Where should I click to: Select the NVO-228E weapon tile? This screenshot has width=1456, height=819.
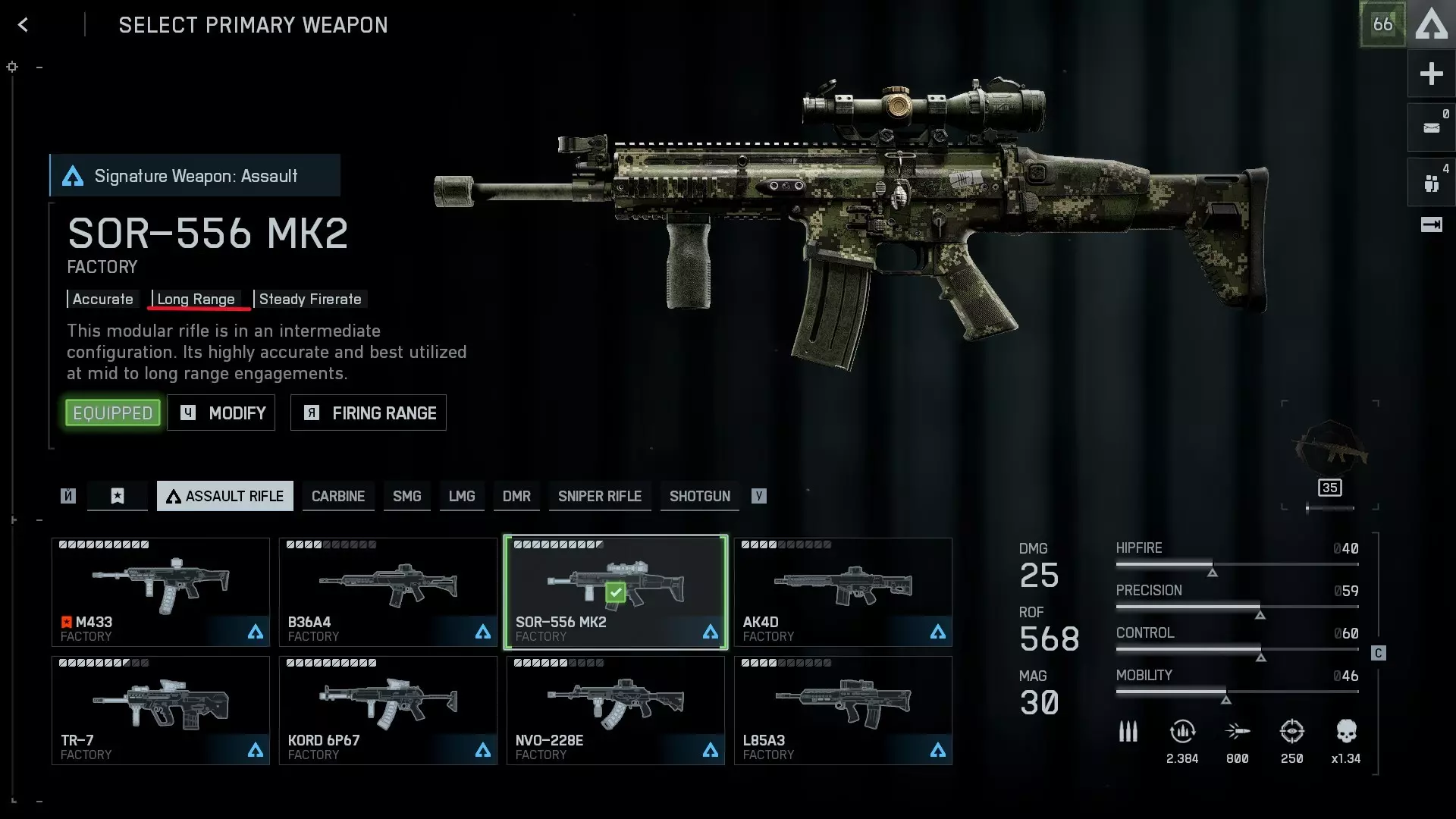pyautogui.click(x=616, y=711)
